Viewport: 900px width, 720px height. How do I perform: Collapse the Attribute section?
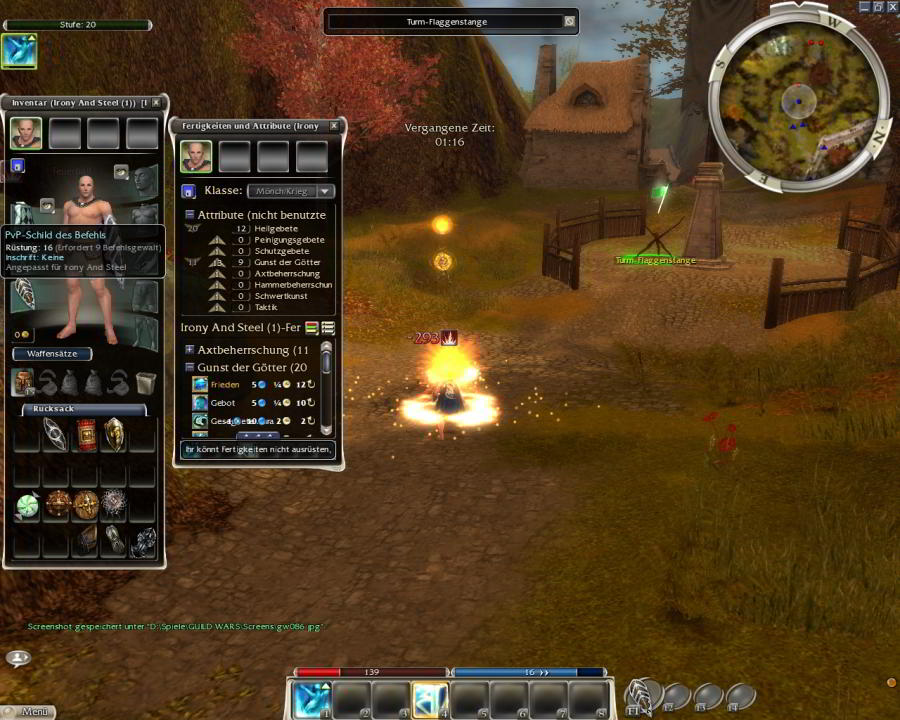(x=189, y=215)
